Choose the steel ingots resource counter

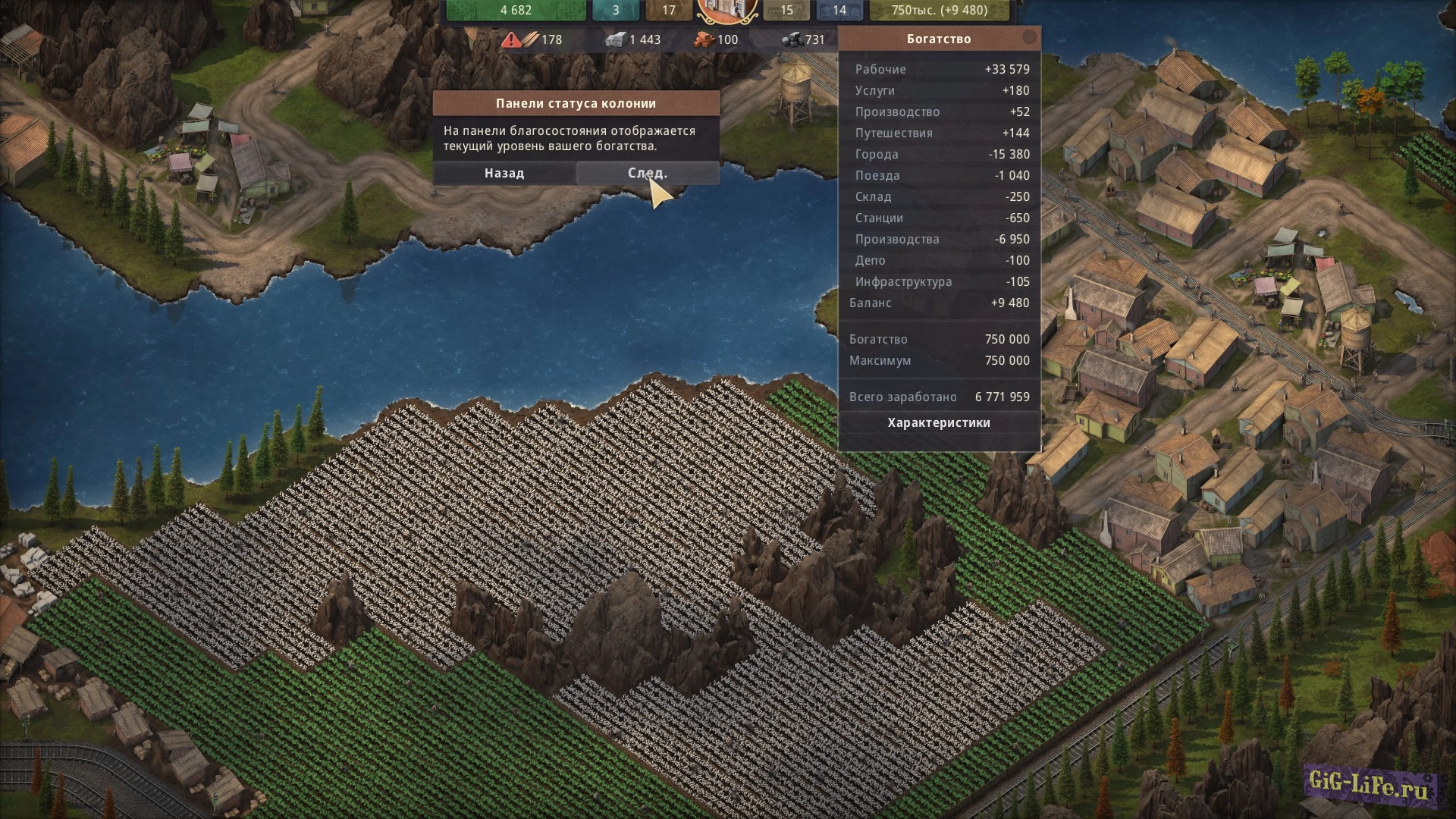click(x=632, y=39)
